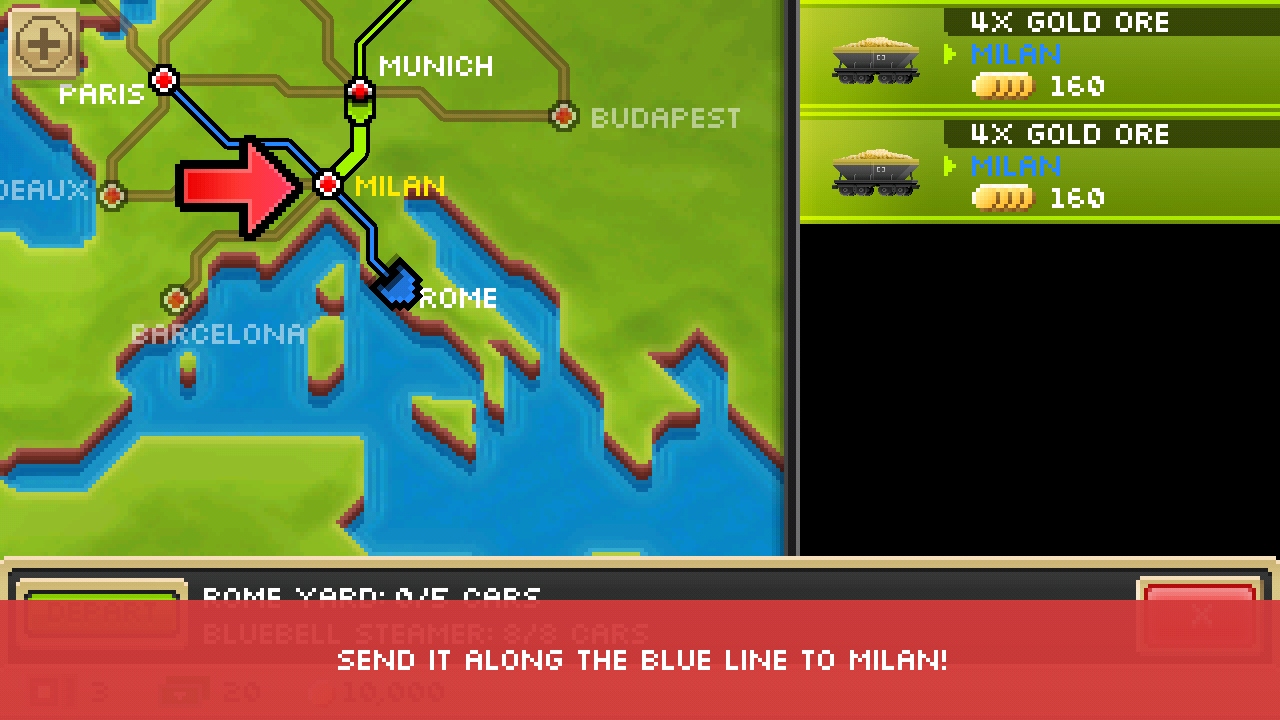The image size is (1280, 720).
Task: Click the red arrow pointing at Milan
Action: [x=237, y=187]
